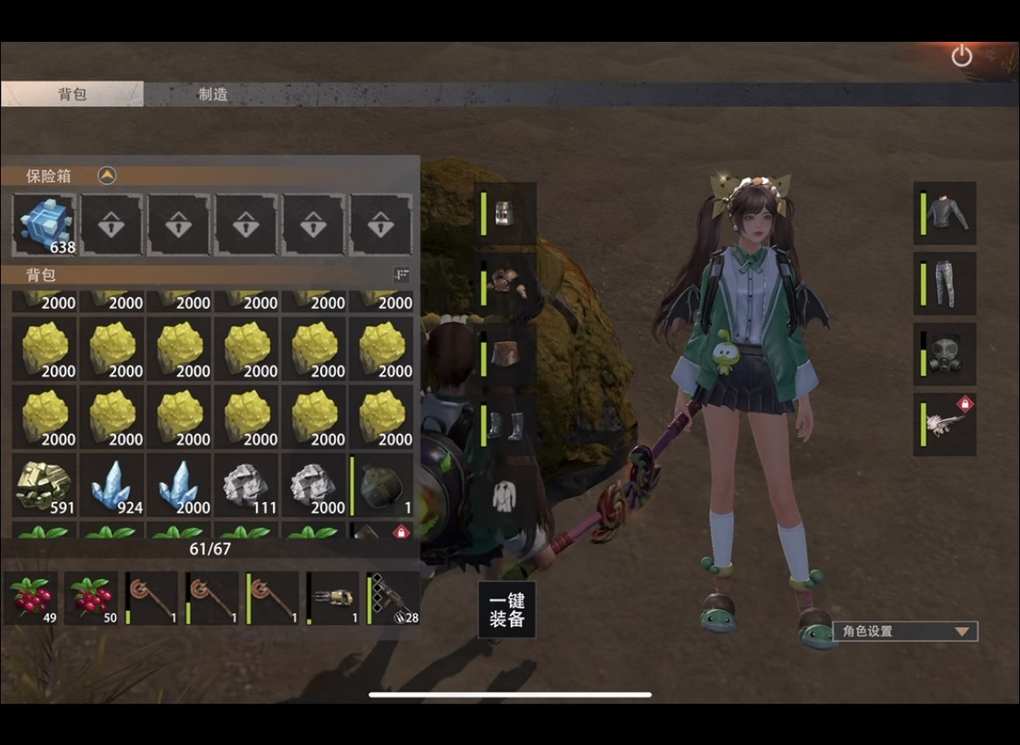Pick the blue crystal stack of 924
The height and width of the screenshot is (745, 1020).
click(112, 486)
